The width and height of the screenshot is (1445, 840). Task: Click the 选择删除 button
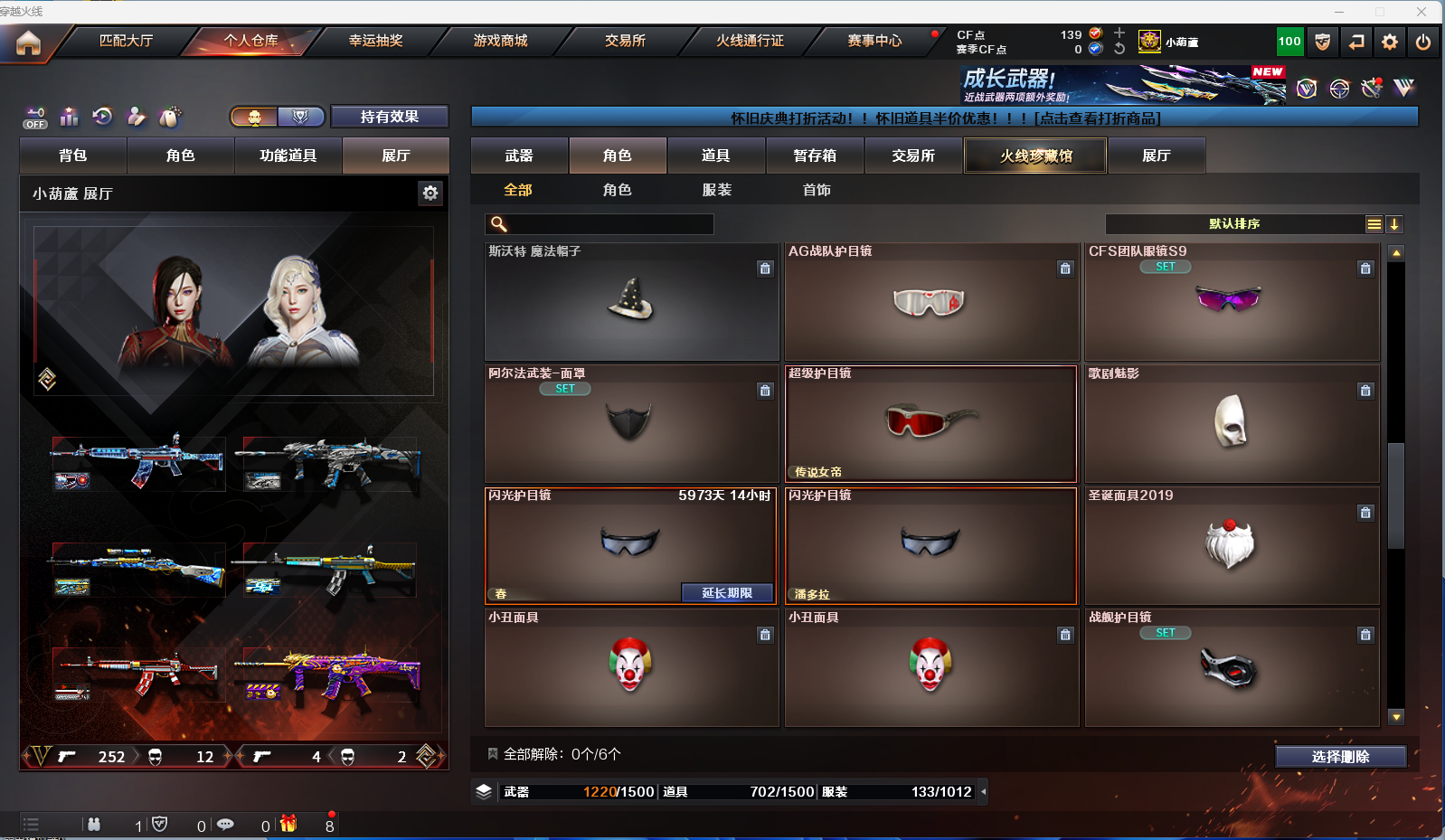coord(1340,757)
